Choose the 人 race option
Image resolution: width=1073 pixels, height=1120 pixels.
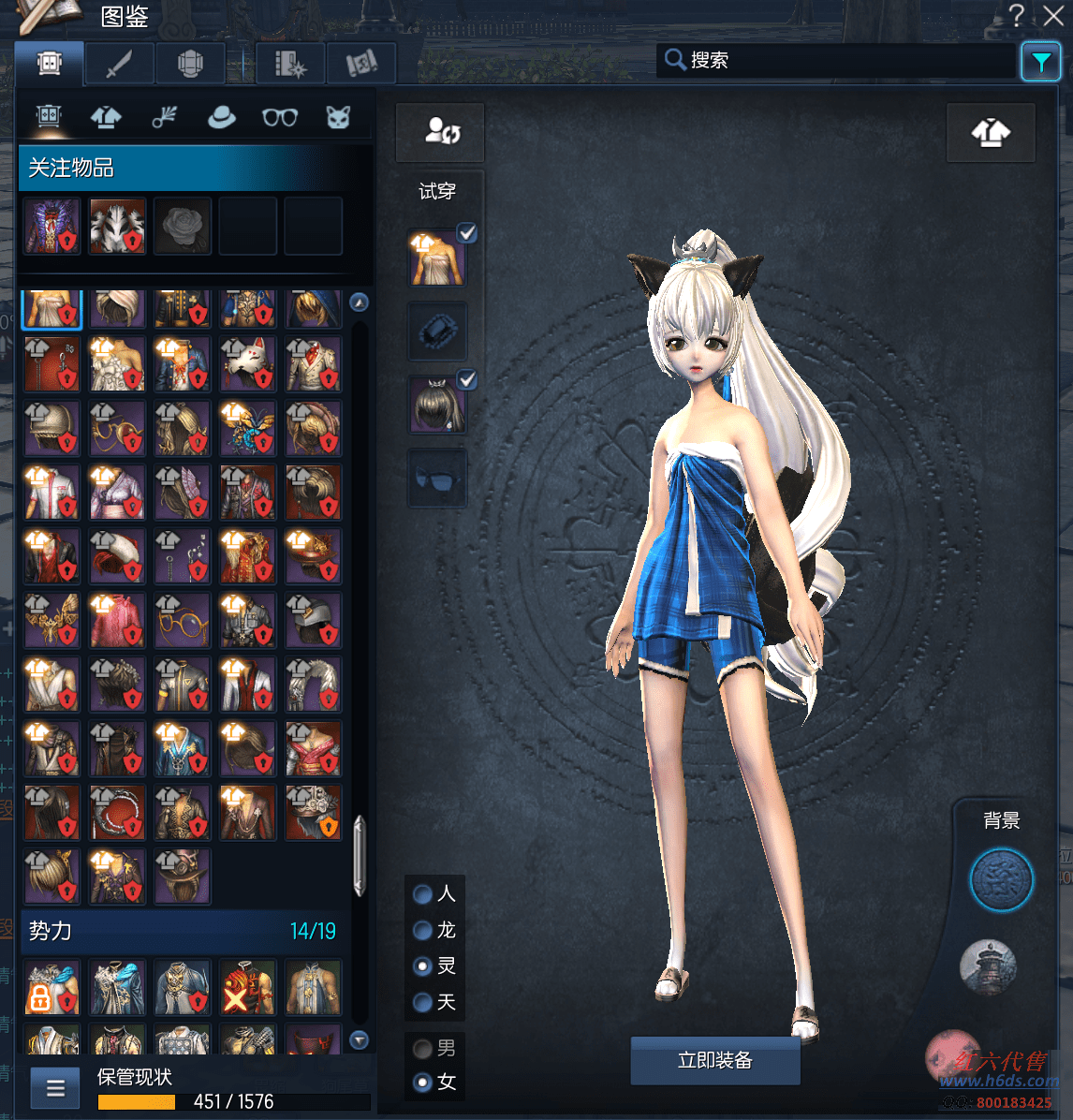coord(423,894)
